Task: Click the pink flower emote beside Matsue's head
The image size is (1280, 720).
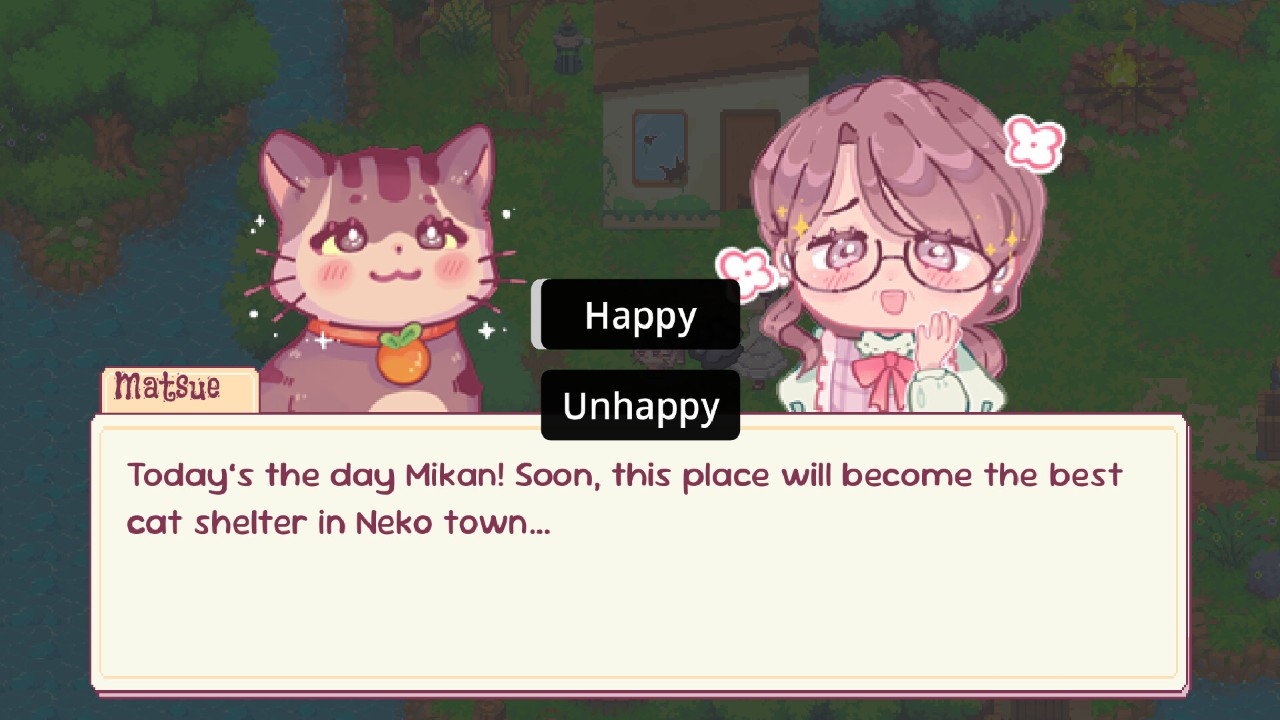Action: (x=1034, y=143)
